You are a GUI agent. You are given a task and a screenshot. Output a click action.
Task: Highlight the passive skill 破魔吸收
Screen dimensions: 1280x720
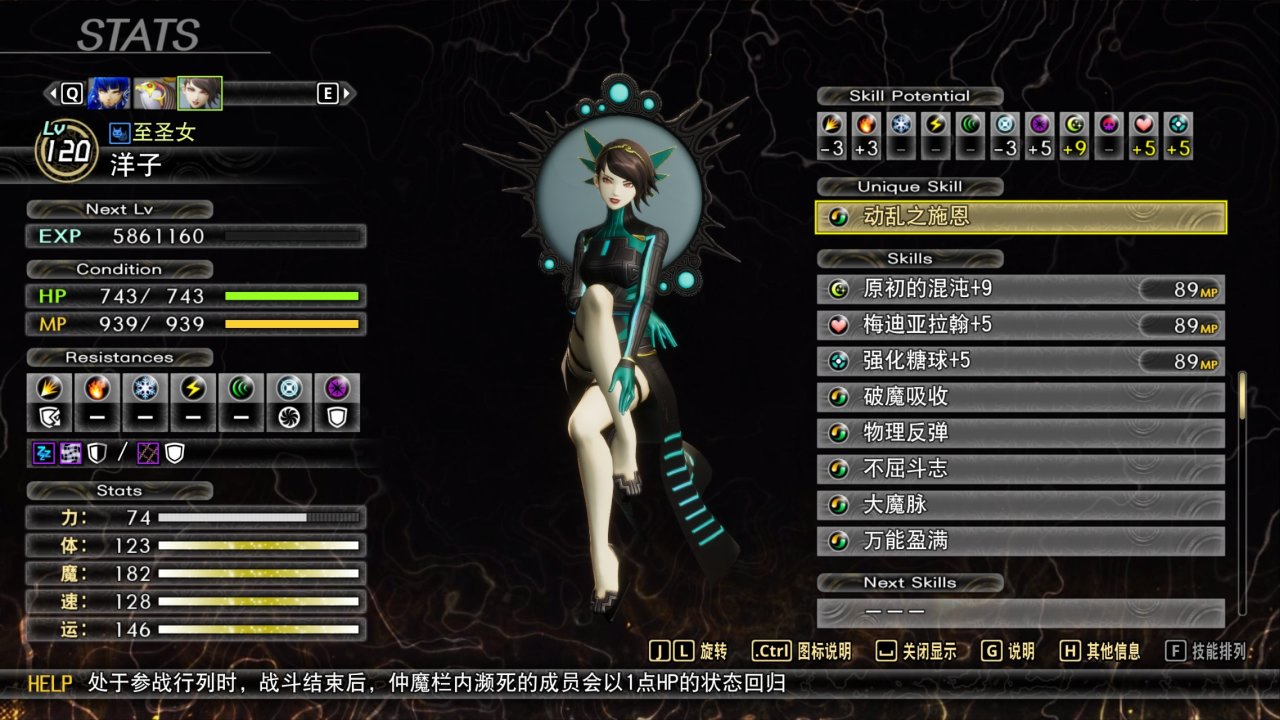(x=1020, y=398)
